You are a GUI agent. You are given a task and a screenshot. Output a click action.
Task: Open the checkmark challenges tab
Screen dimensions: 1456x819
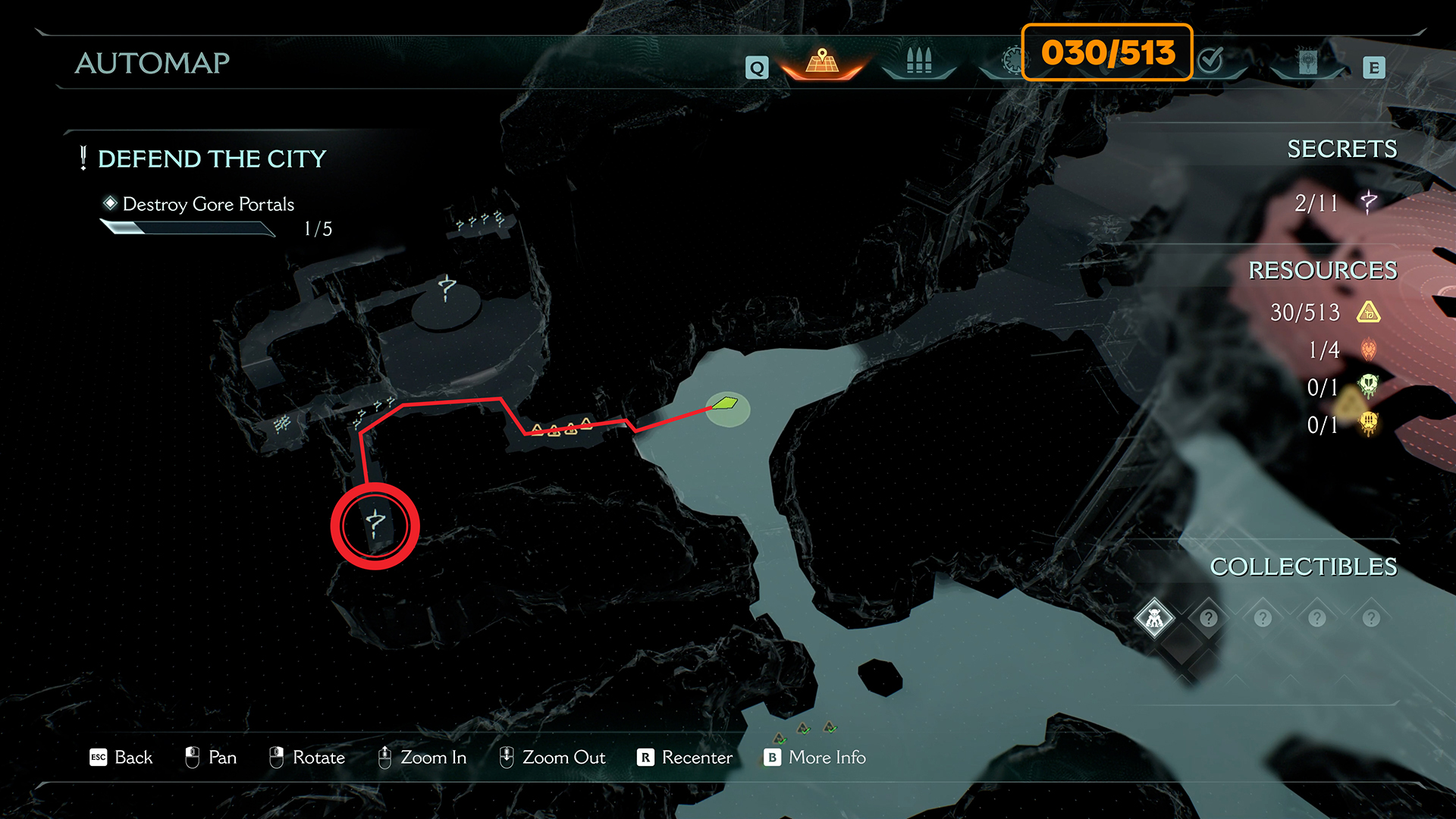click(x=1211, y=59)
